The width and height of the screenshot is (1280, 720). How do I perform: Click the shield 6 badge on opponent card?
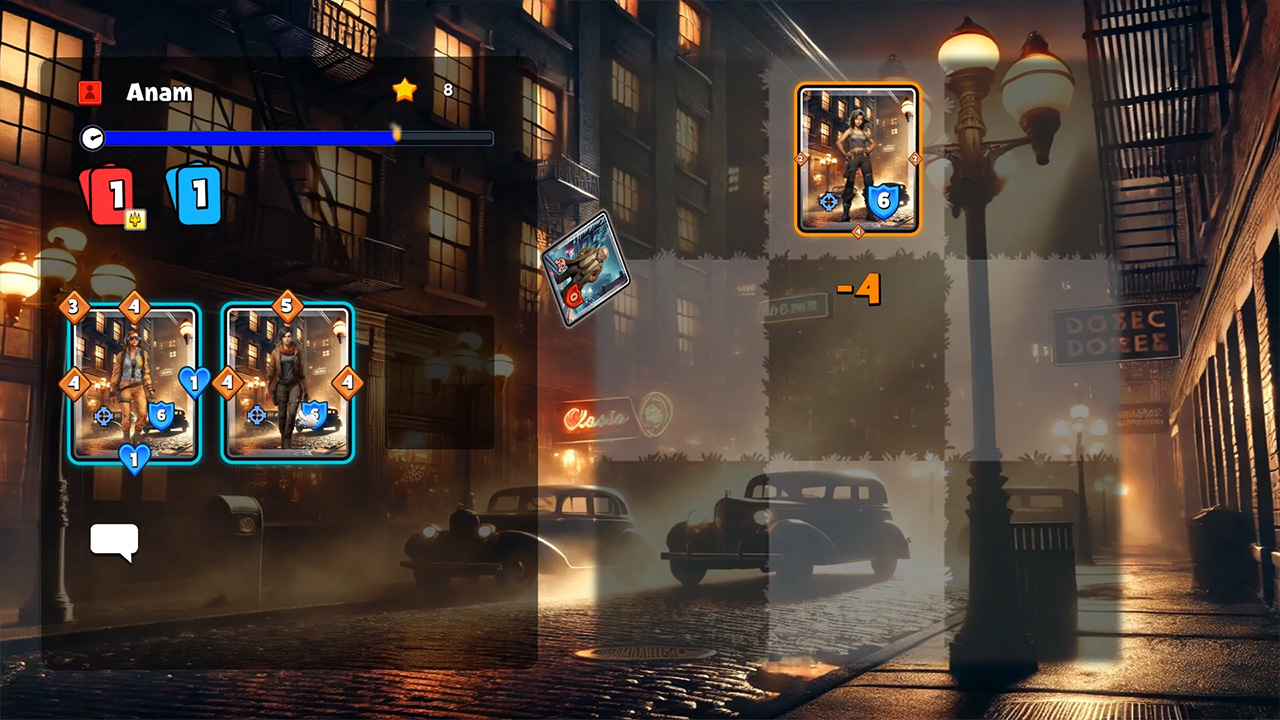tap(885, 203)
